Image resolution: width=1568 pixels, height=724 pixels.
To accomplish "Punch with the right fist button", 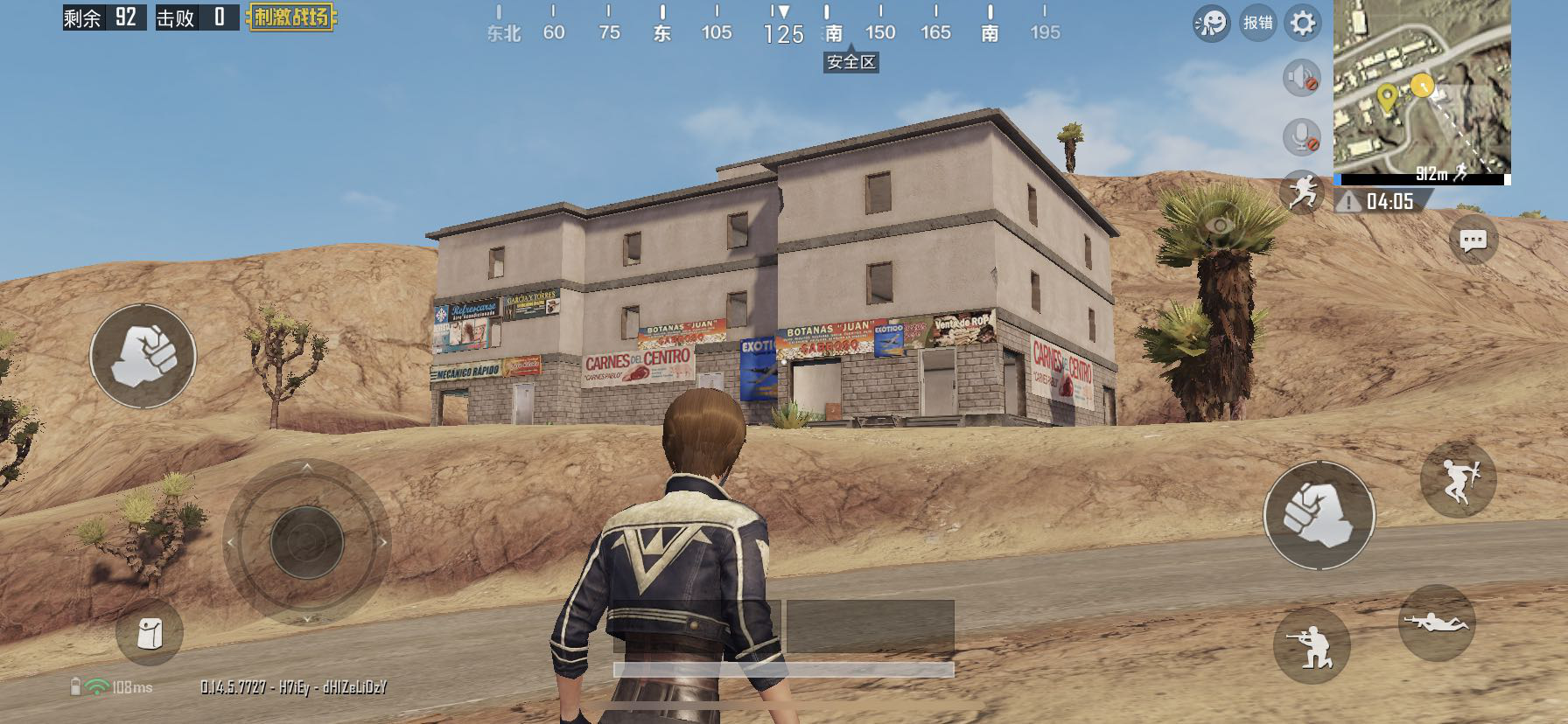I will [1319, 515].
